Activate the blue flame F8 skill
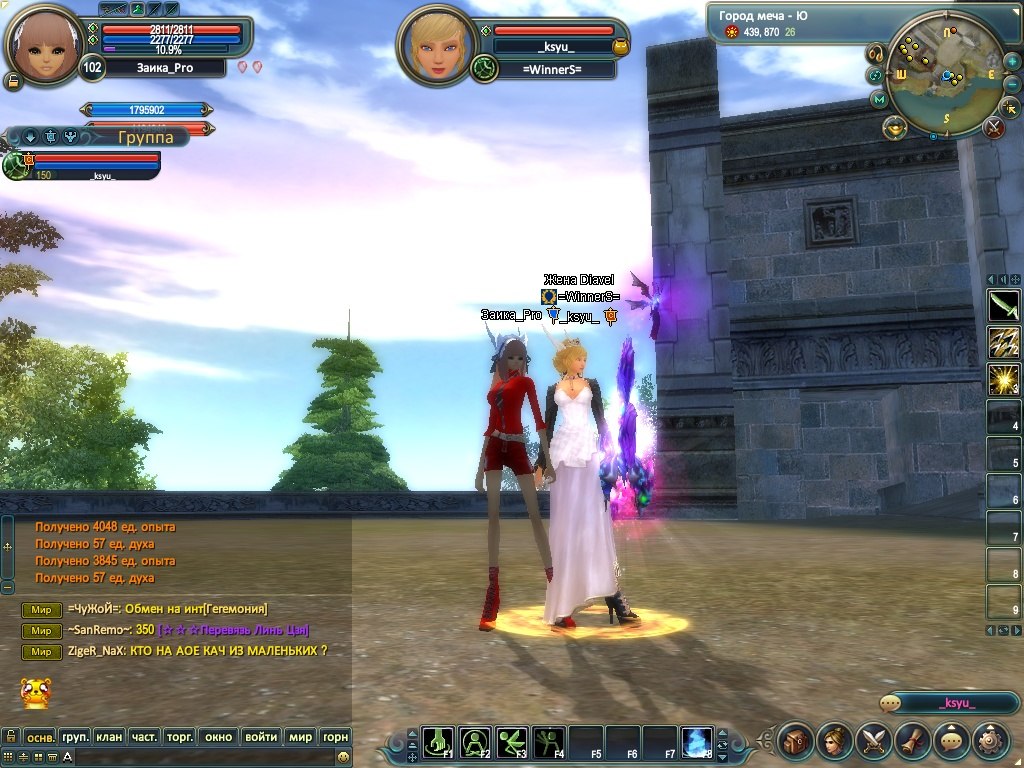 tap(696, 741)
